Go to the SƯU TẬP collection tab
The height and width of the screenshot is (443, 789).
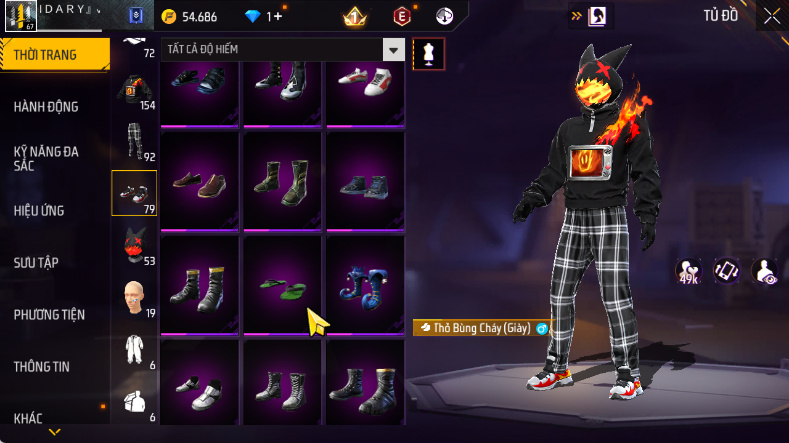(x=37, y=262)
